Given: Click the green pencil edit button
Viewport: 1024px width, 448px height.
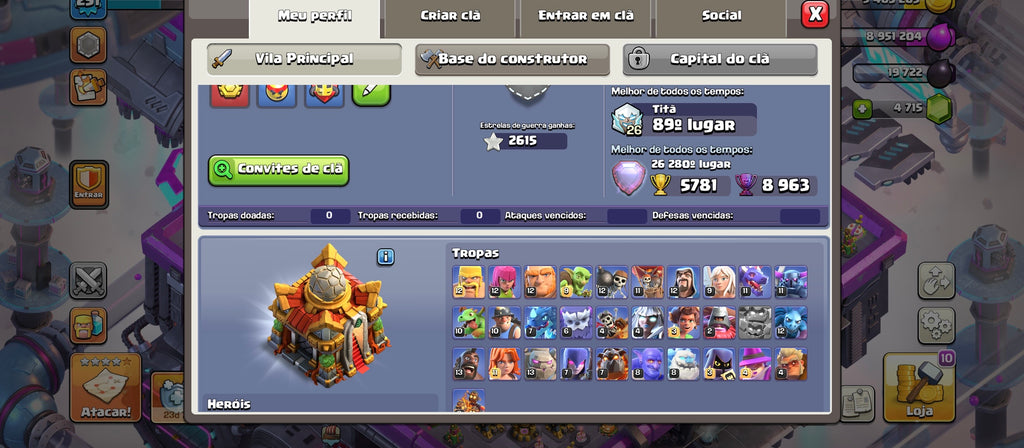Looking at the screenshot, I should coord(370,92).
